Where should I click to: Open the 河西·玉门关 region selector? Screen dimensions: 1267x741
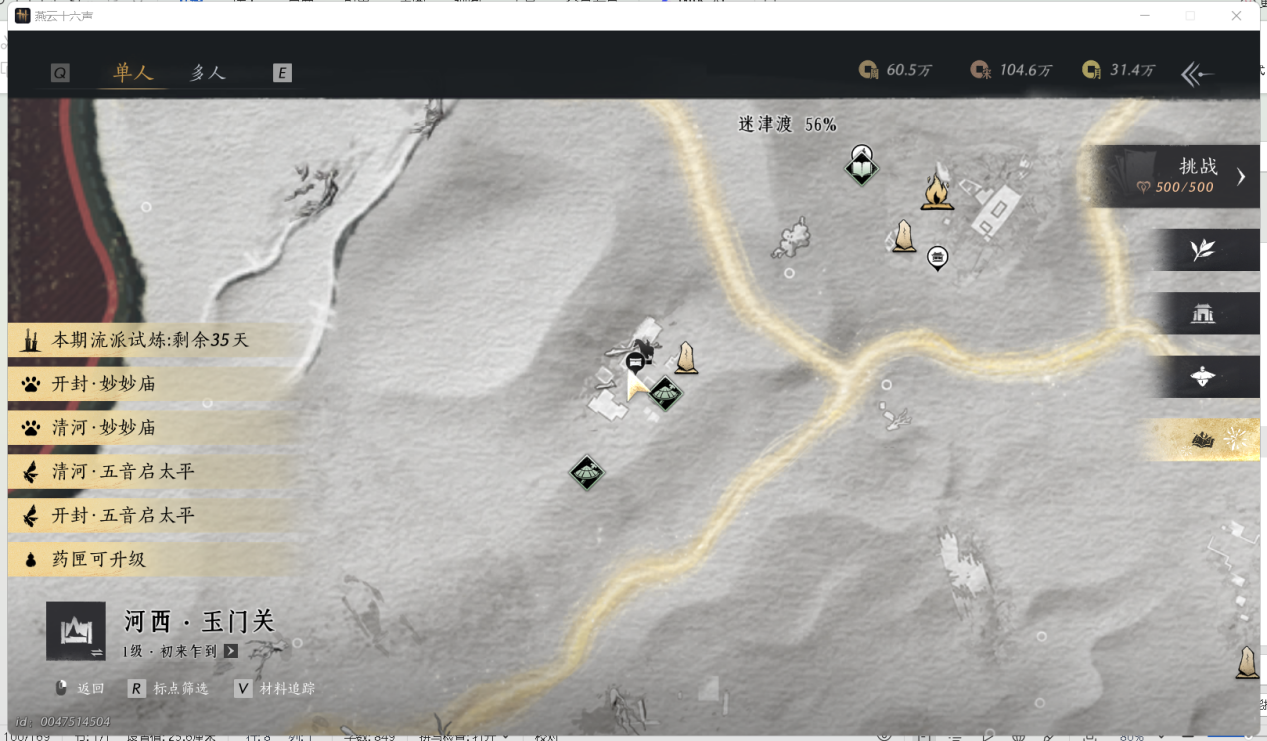pos(76,631)
